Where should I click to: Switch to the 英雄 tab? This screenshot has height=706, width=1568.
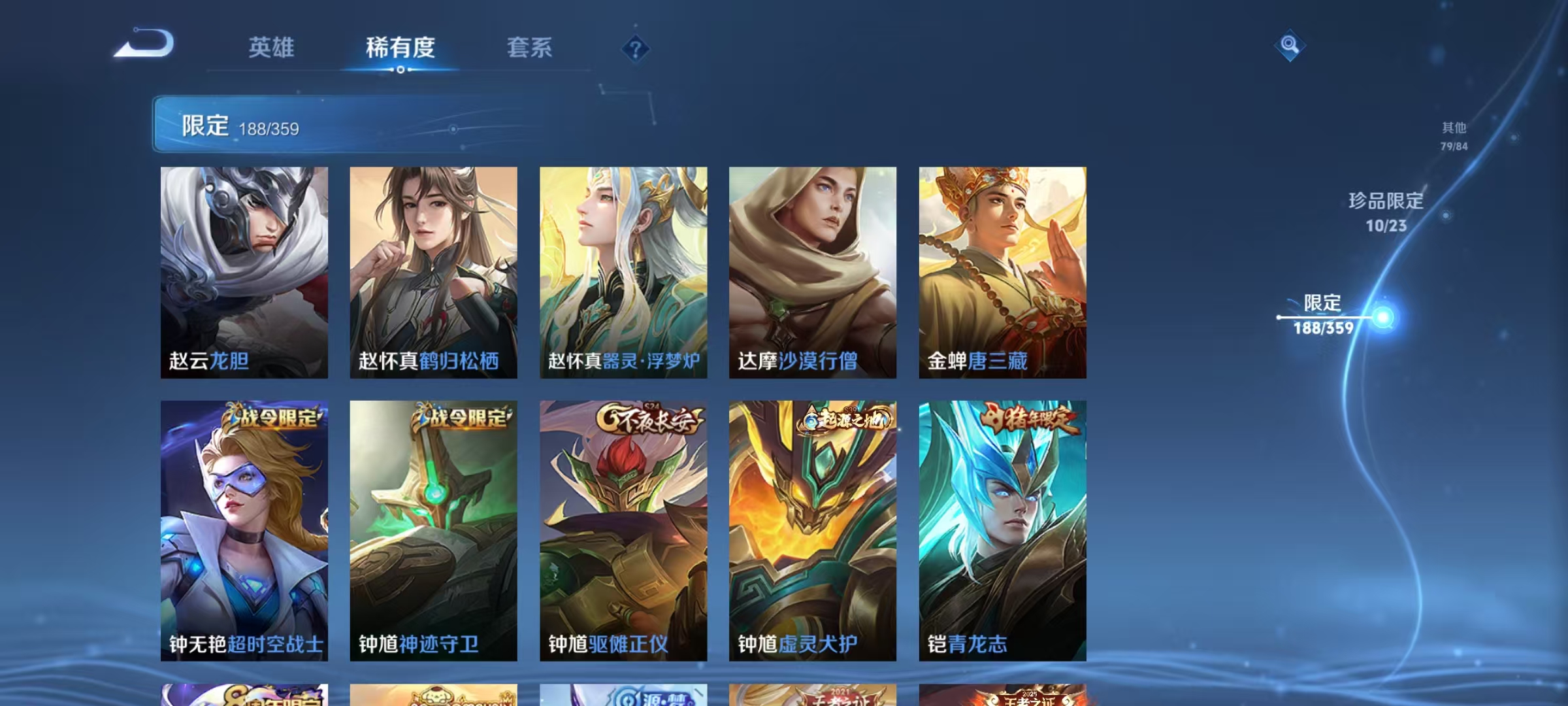pyautogui.click(x=272, y=48)
